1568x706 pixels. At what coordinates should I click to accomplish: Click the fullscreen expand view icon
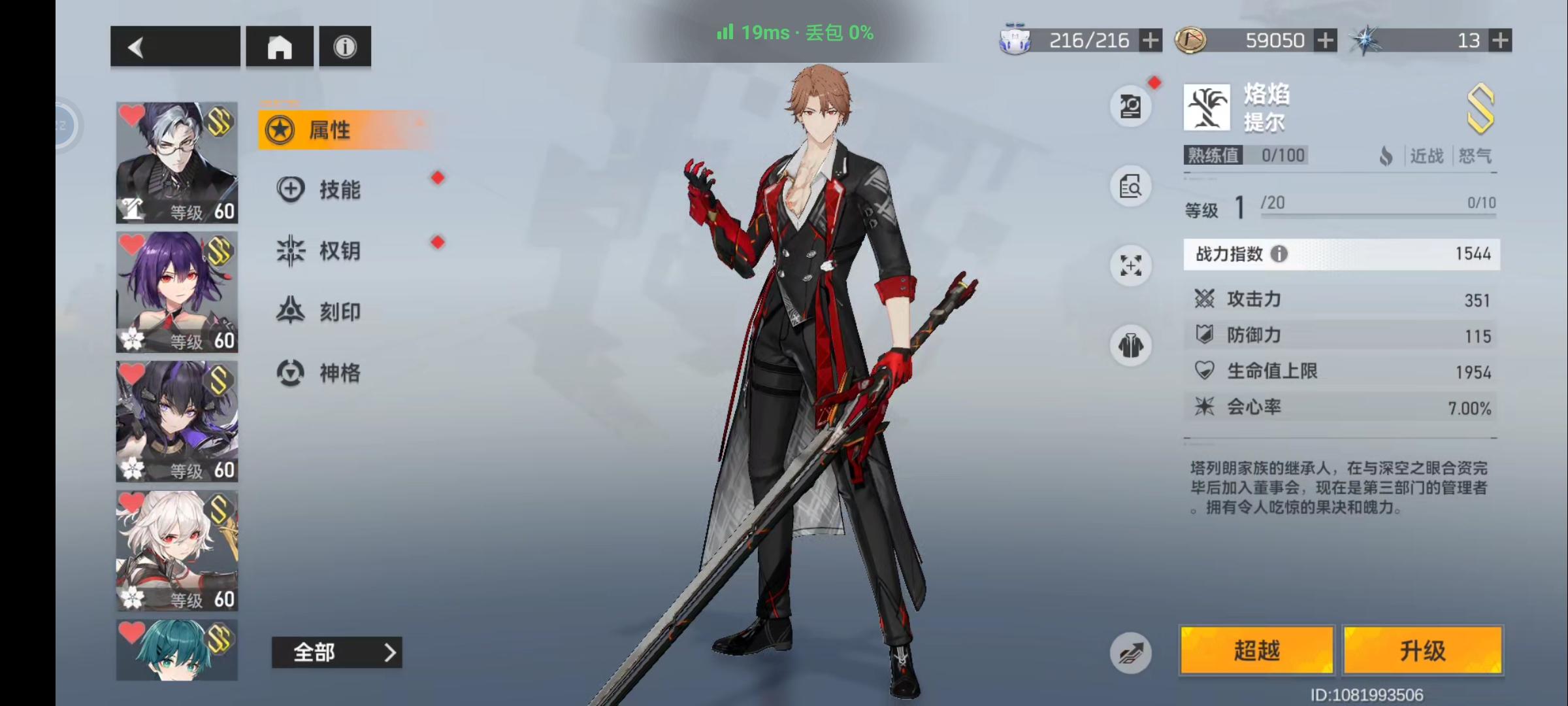[x=1131, y=266]
